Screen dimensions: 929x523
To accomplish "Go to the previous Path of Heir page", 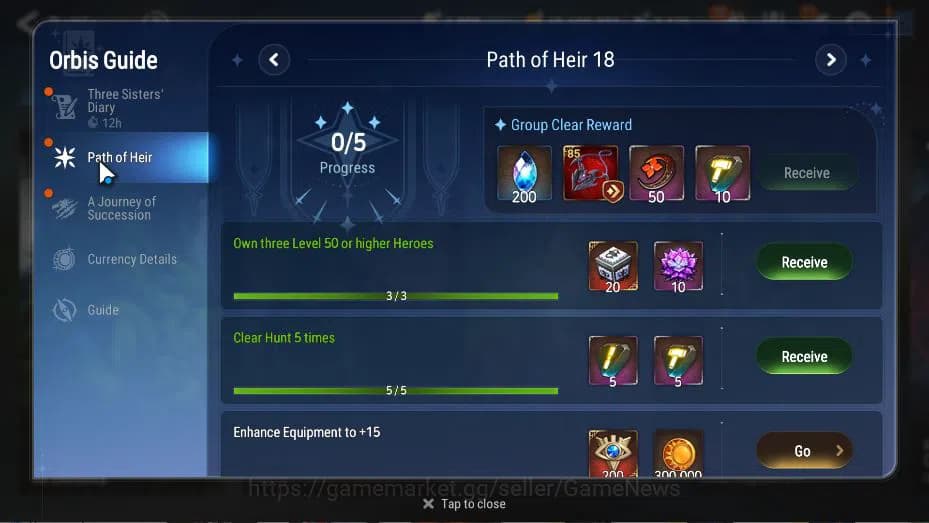I will click(x=274, y=60).
